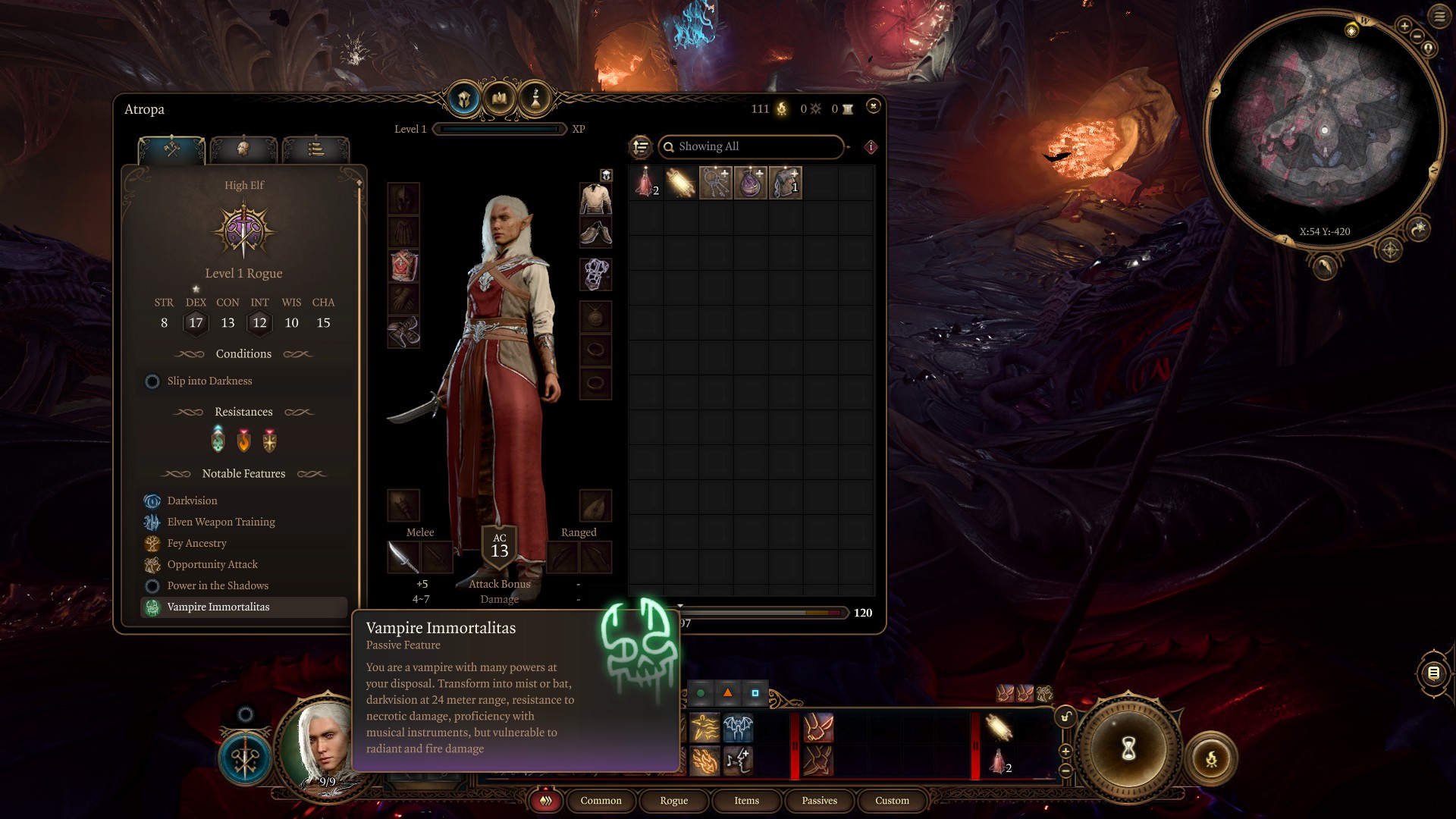The height and width of the screenshot is (819, 1456).
Task: Select the Items hotbar tab
Action: click(746, 801)
